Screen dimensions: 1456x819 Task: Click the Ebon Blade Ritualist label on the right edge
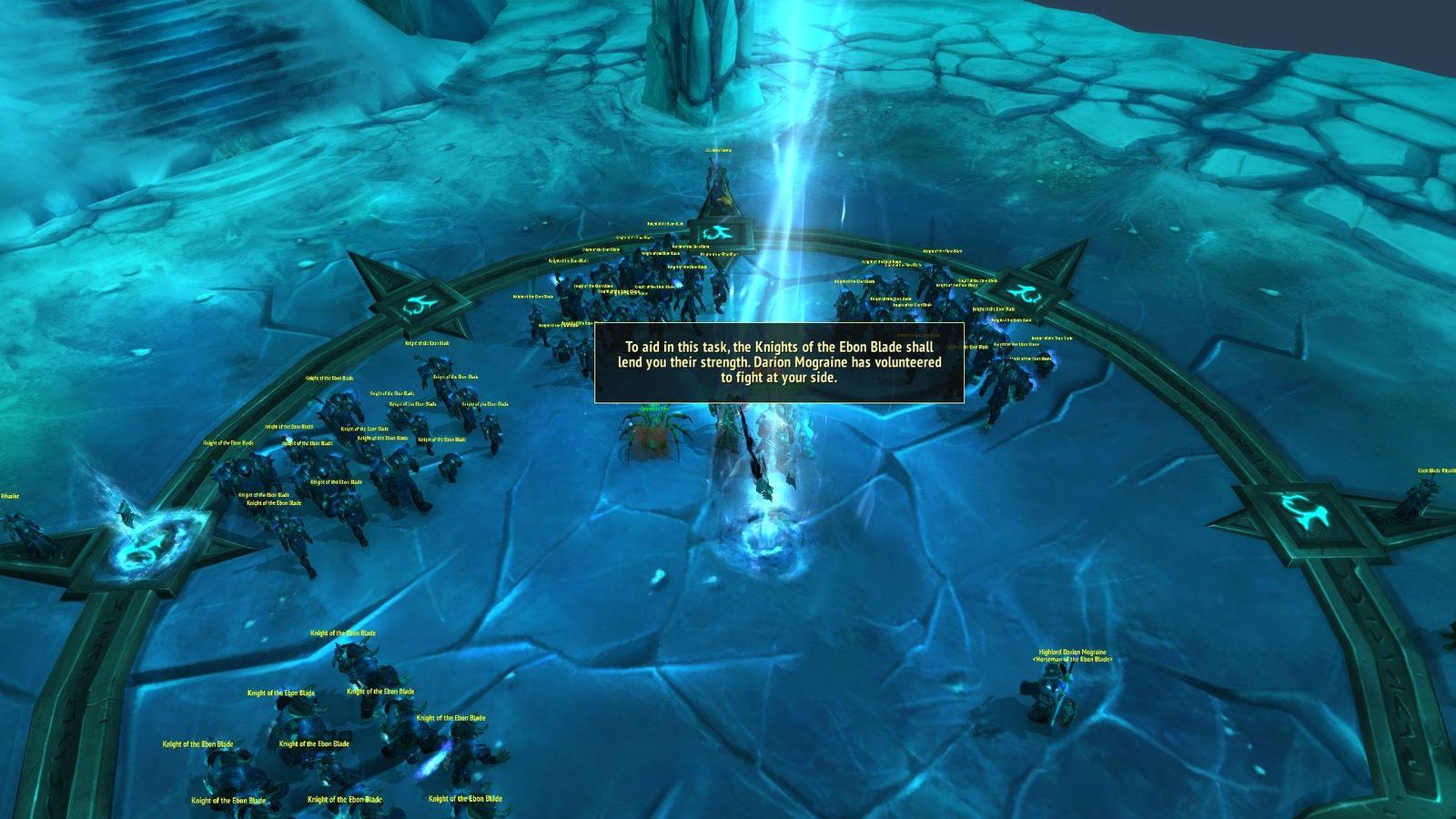[x=1434, y=470]
